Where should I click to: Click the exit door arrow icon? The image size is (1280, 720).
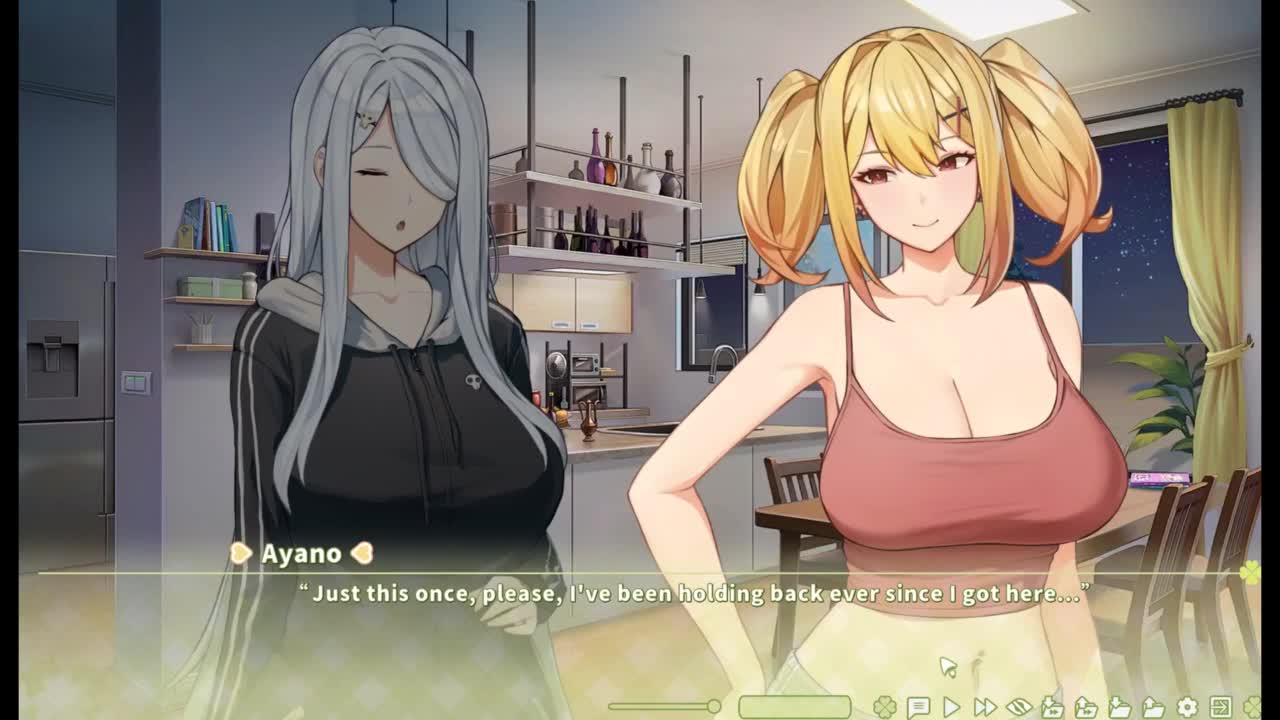click(1220, 707)
